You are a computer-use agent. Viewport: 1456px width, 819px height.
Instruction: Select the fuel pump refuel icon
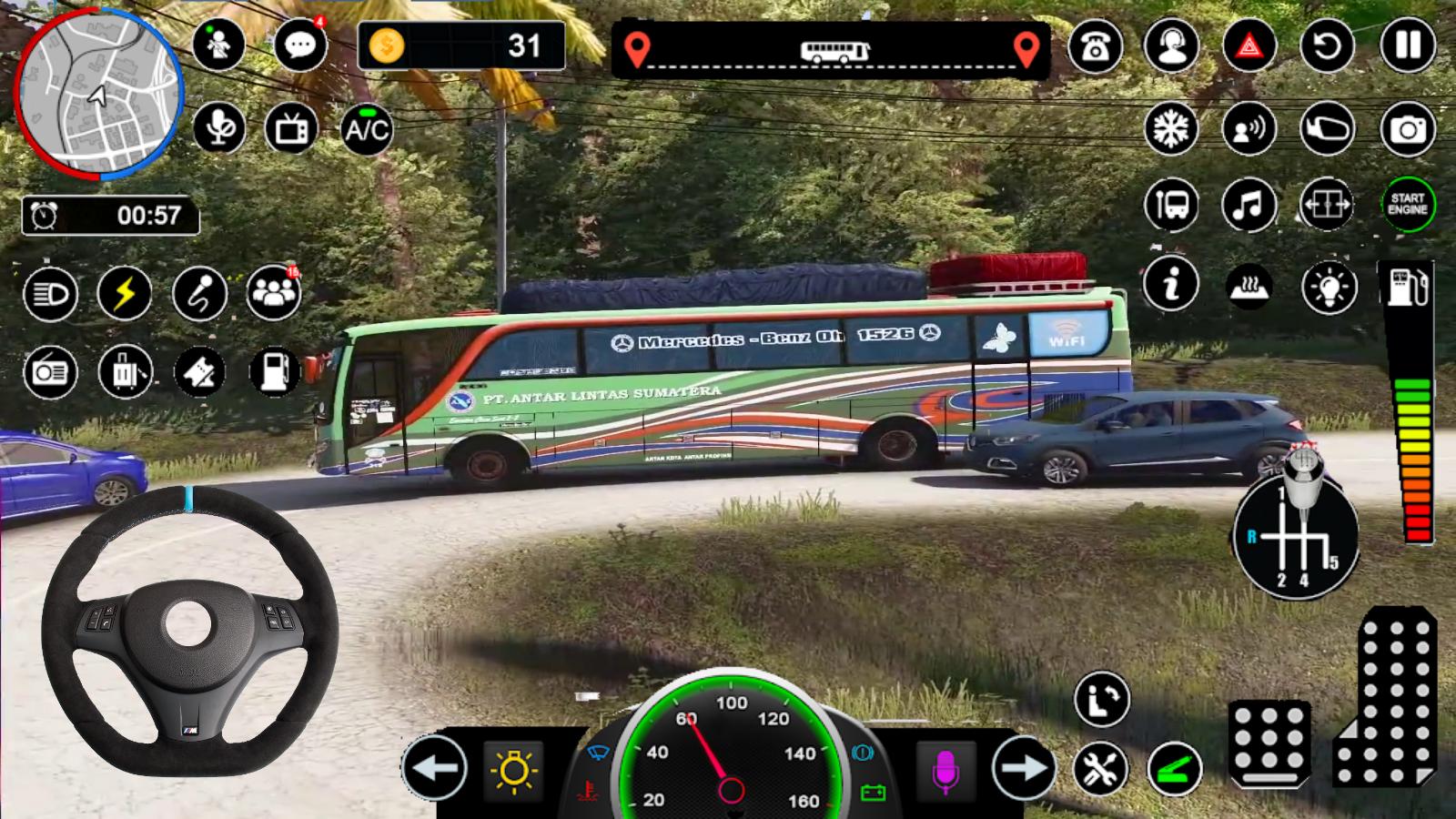[274, 371]
